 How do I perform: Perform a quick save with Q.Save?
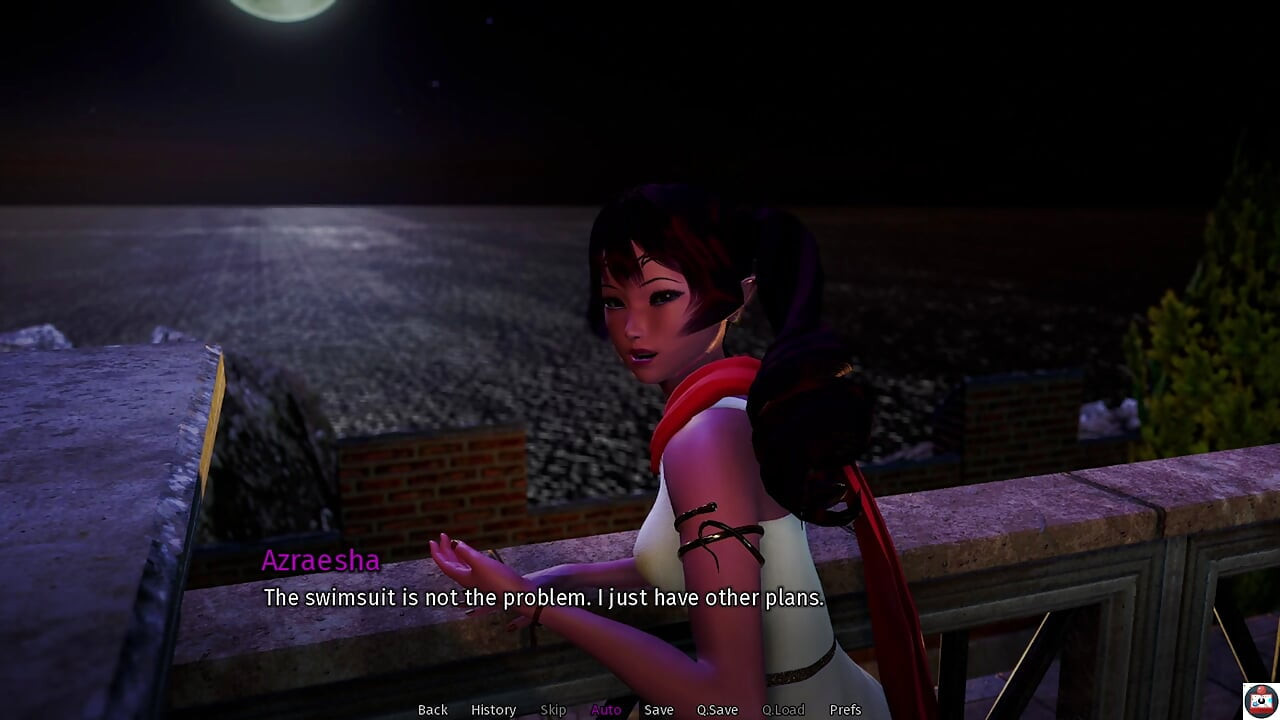click(717, 710)
